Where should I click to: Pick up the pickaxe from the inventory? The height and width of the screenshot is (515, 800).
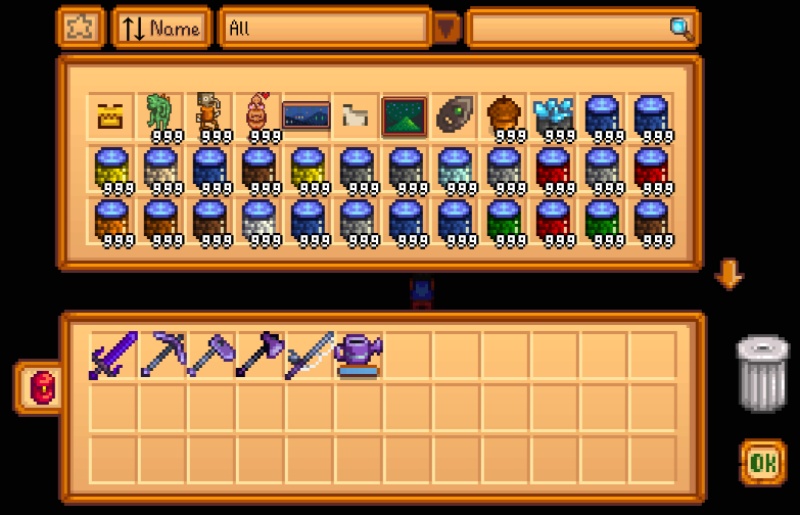coord(160,355)
